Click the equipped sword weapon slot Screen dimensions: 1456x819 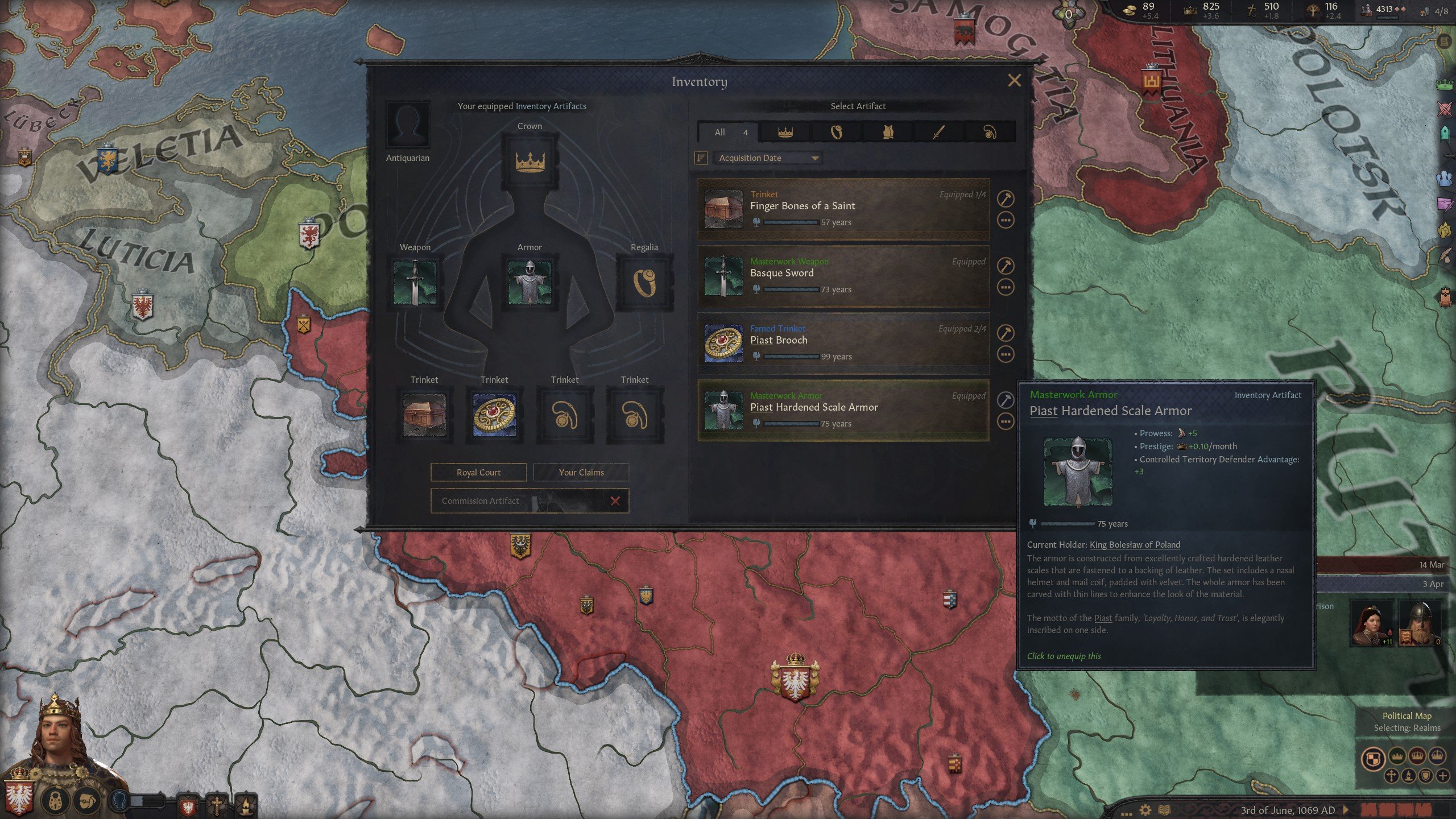(x=415, y=283)
